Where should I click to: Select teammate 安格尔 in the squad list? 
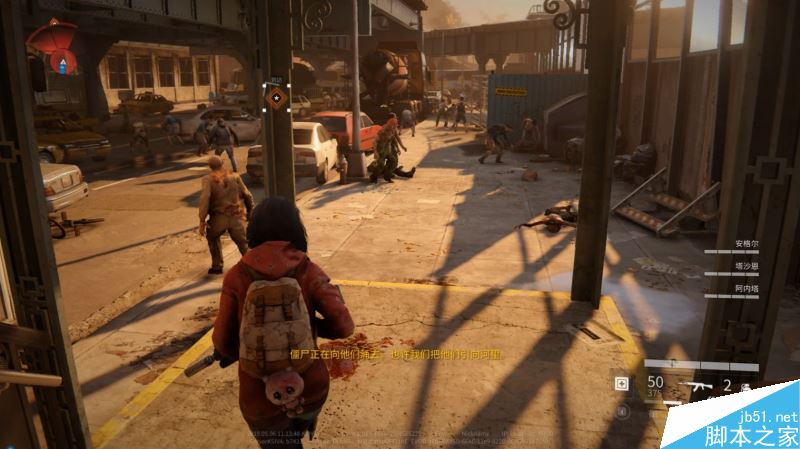click(x=742, y=242)
